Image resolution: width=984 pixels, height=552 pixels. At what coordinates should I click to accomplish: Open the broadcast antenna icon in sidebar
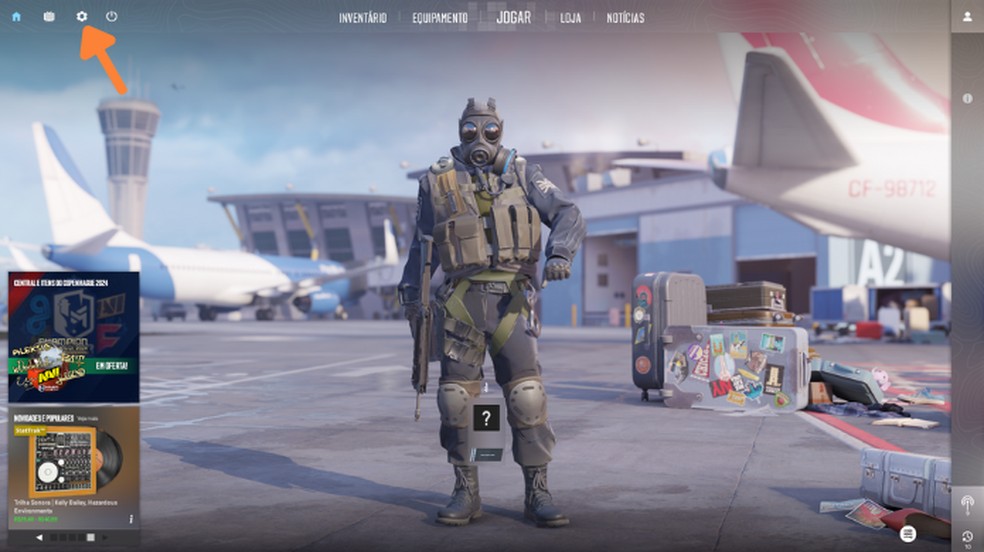tap(967, 503)
